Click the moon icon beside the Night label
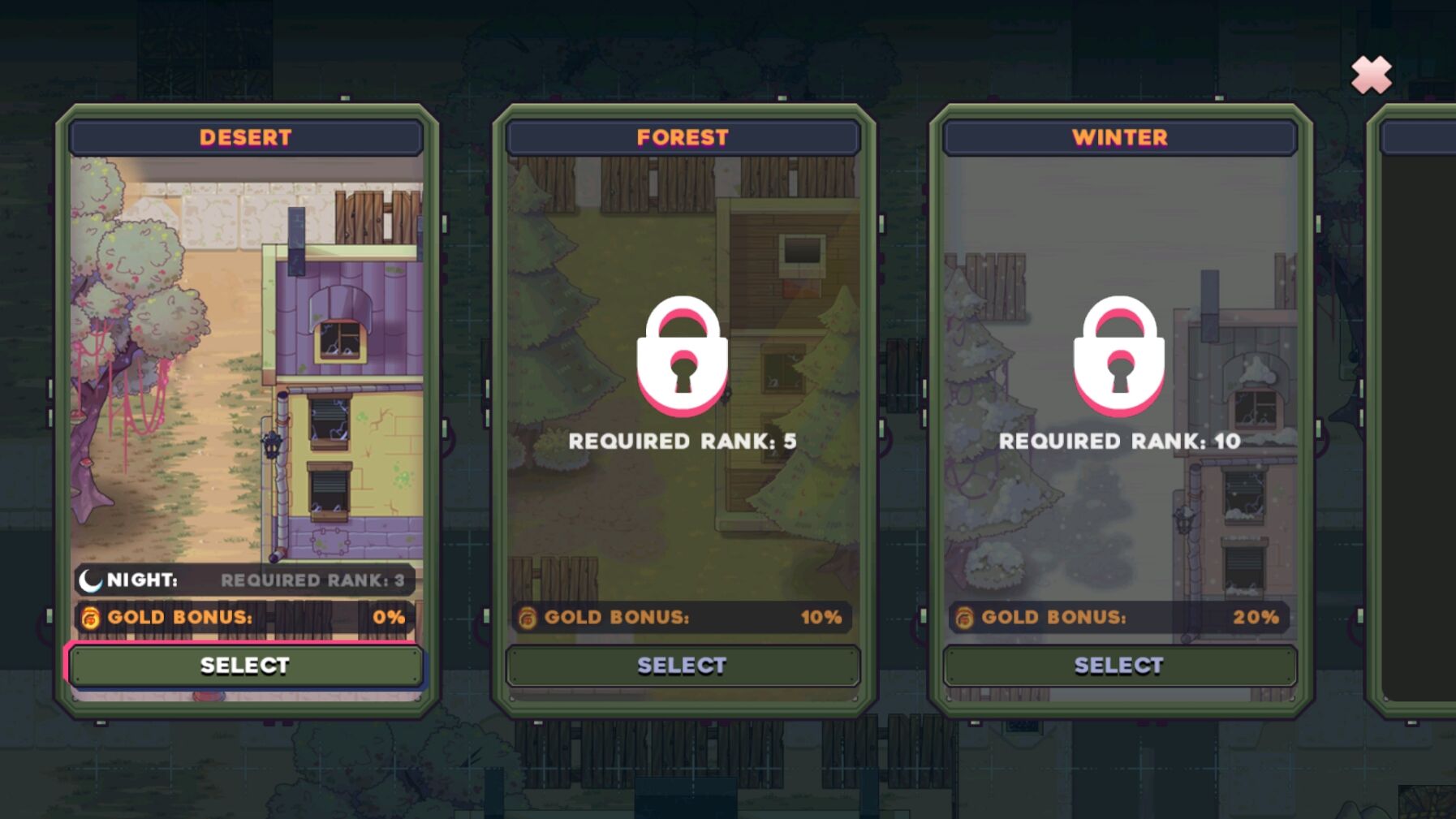 92,580
